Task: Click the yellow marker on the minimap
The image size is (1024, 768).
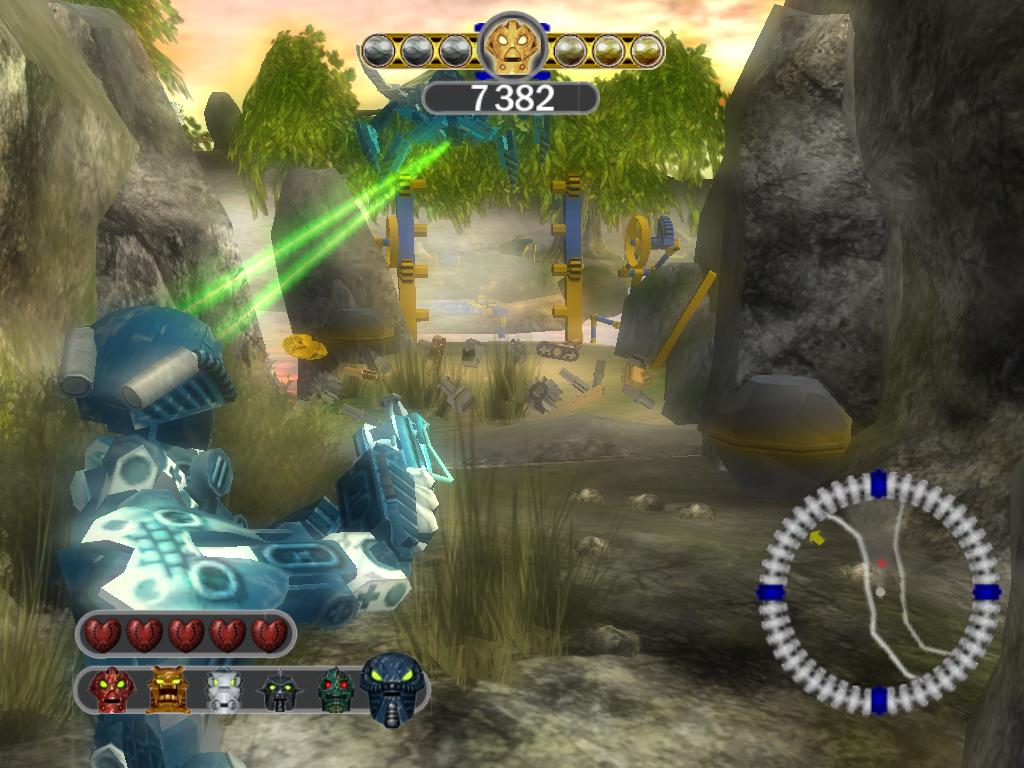Action: (817, 538)
